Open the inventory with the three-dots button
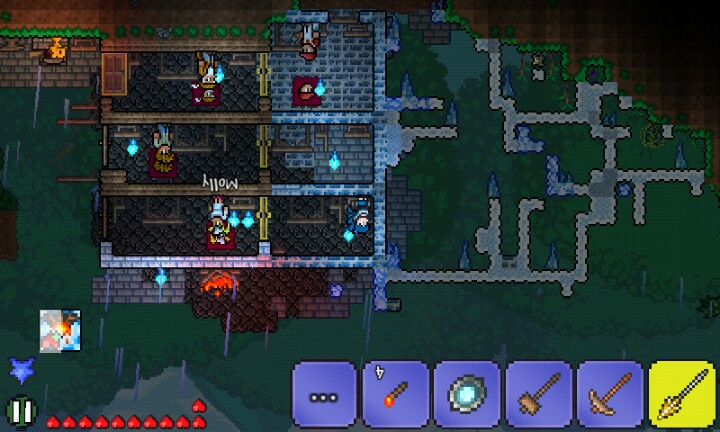720x432 pixels. point(324,395)
